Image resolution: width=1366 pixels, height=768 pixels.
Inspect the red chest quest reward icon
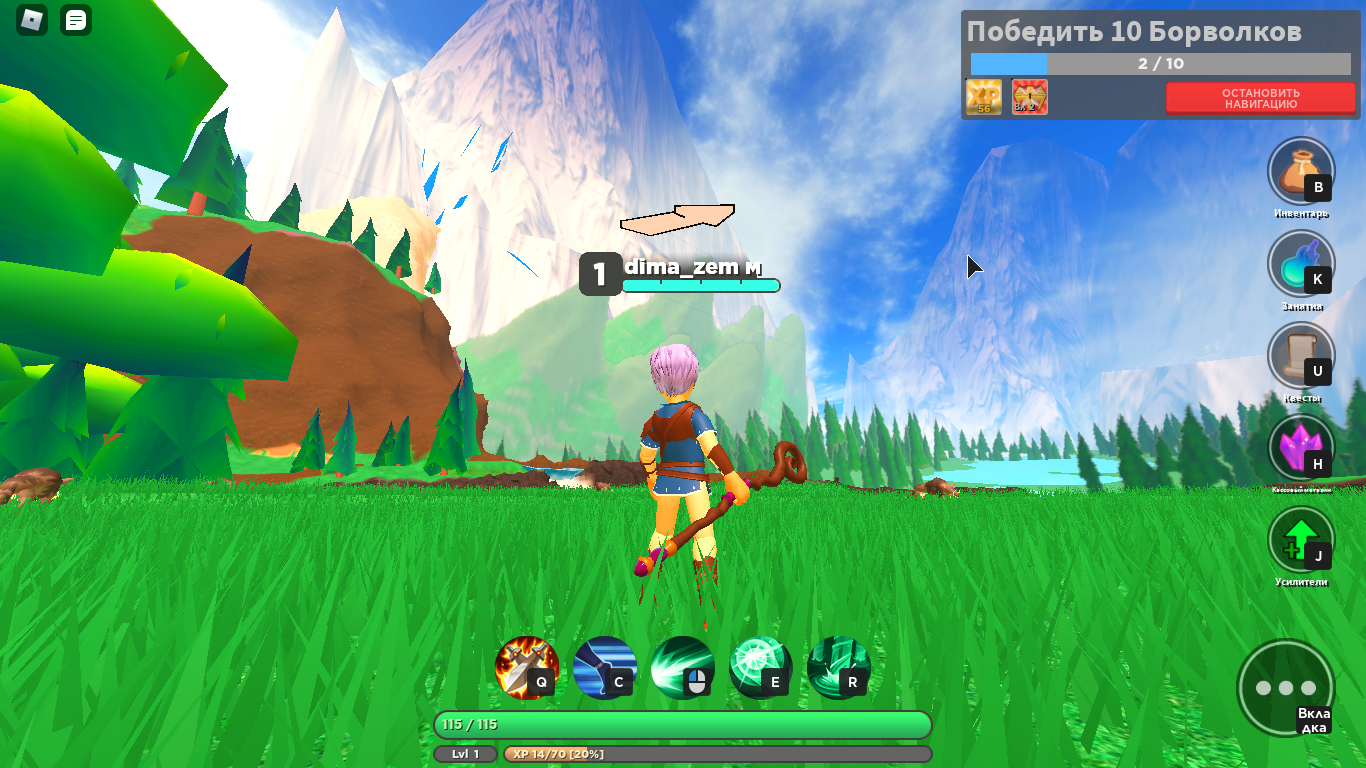tap(1029, 97)
